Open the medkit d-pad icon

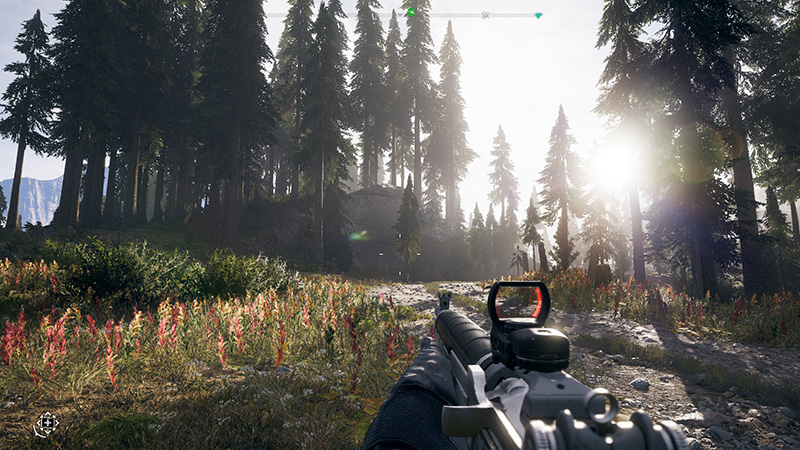46,424
